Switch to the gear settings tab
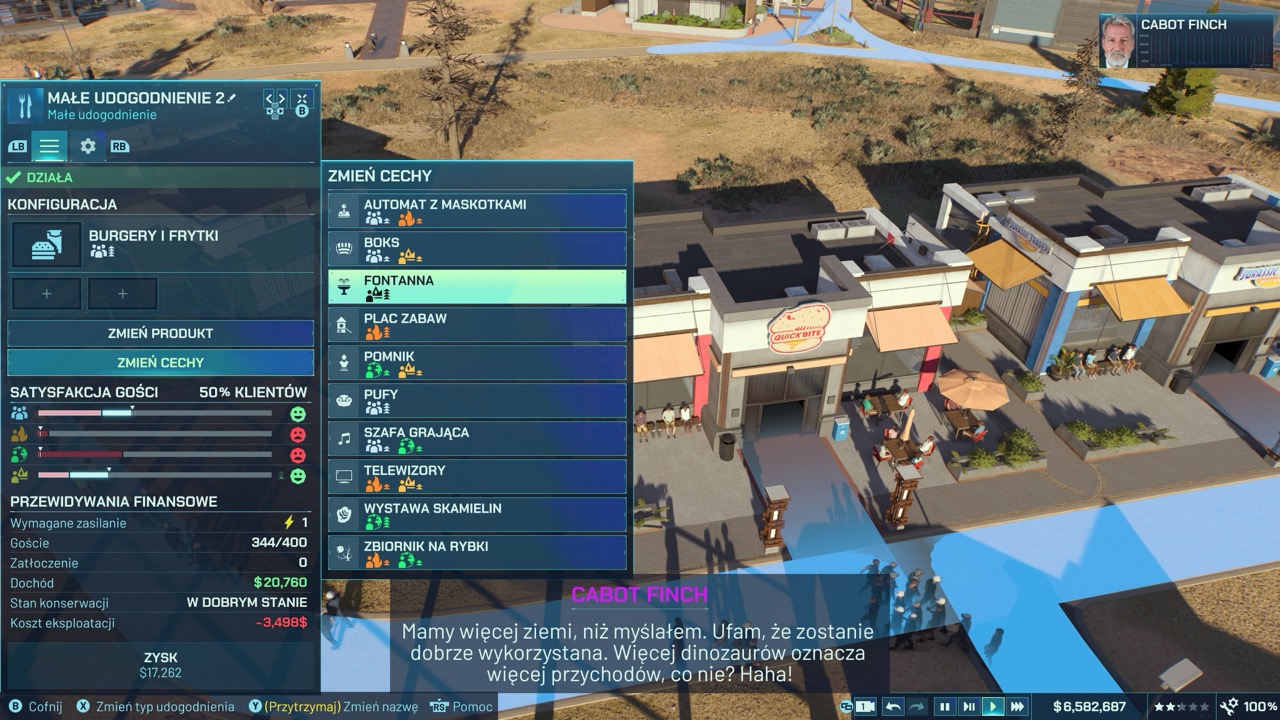This screenshot has width=1280, height=720. tap(88, 146)
